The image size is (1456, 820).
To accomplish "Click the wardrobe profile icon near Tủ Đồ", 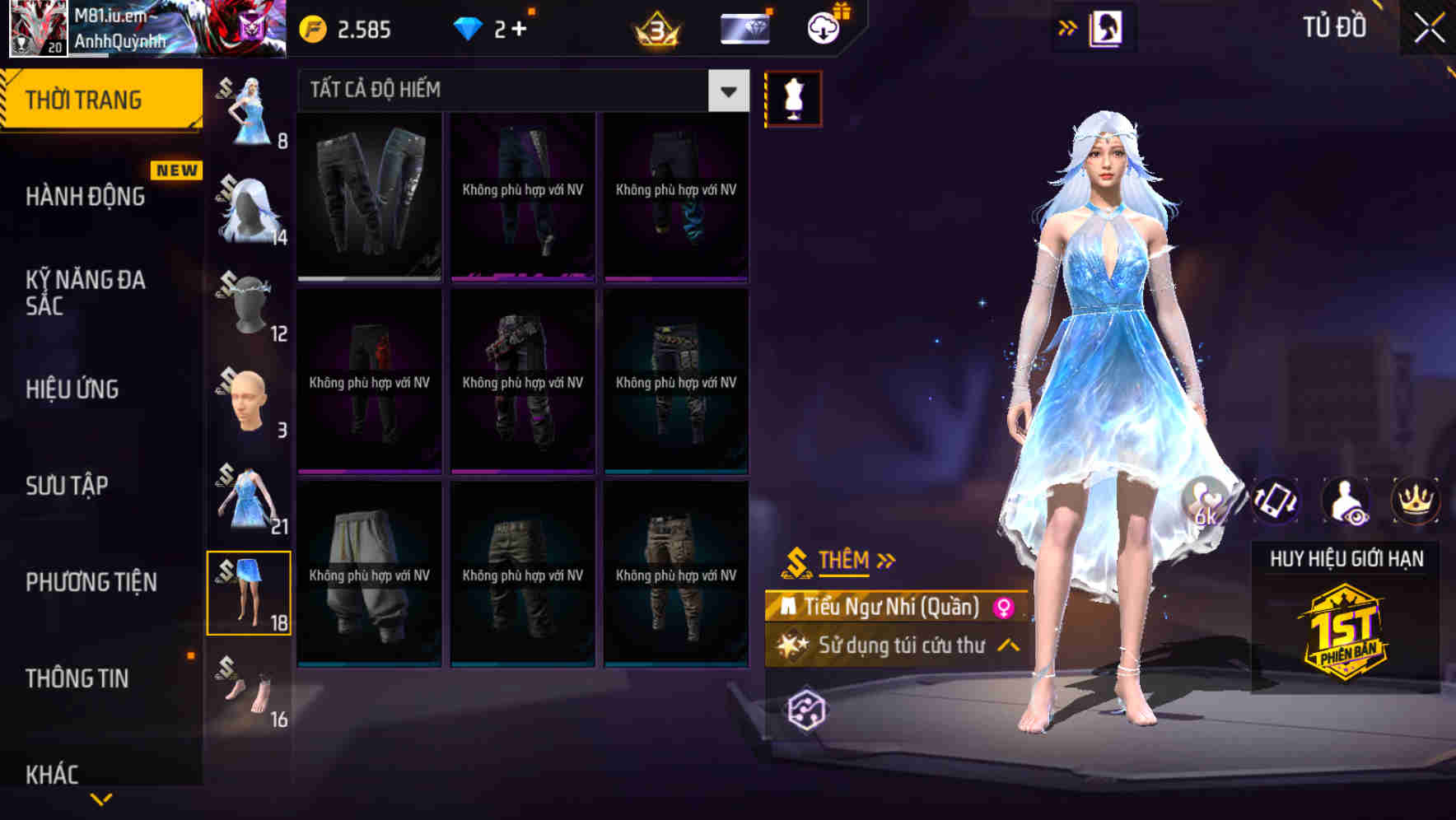I will (1108, 27).
